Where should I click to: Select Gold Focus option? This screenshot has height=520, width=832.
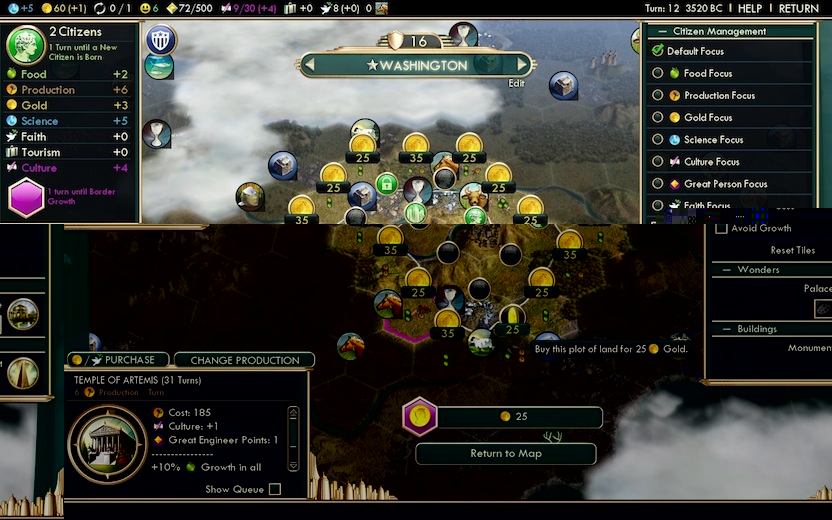pyautogui.click(x=658, y=117)
